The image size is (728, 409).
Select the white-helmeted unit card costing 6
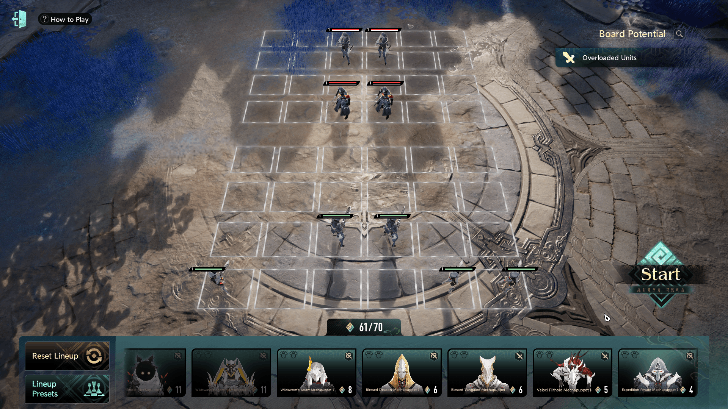487,372
